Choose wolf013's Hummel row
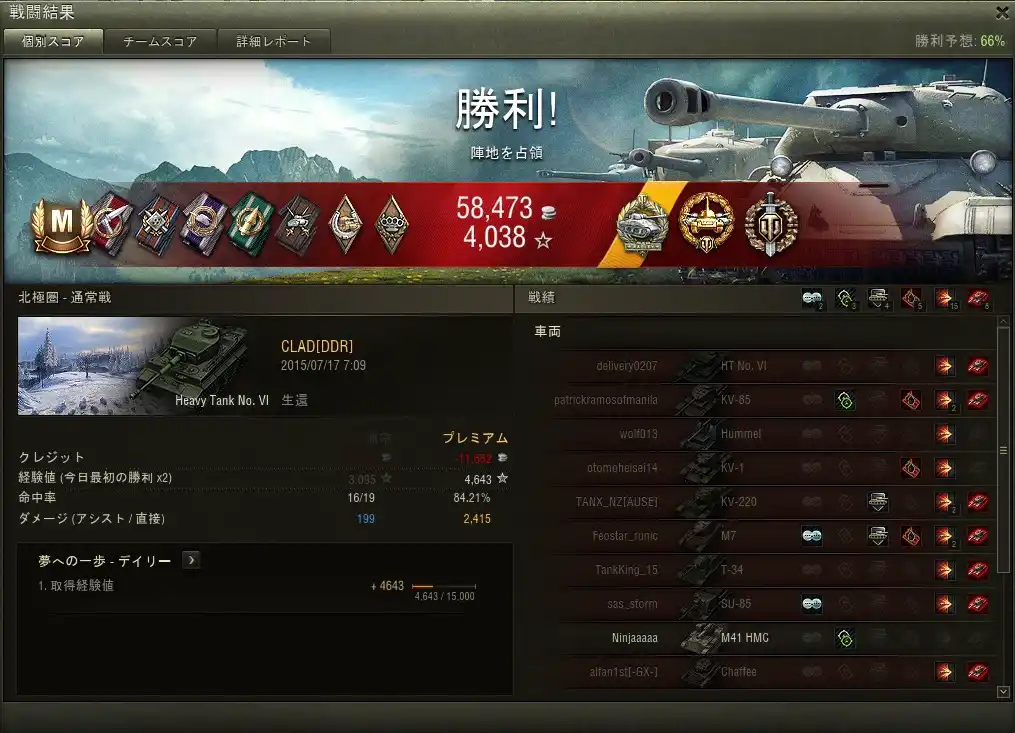The image size is (1015, 733). click(760, 434)
